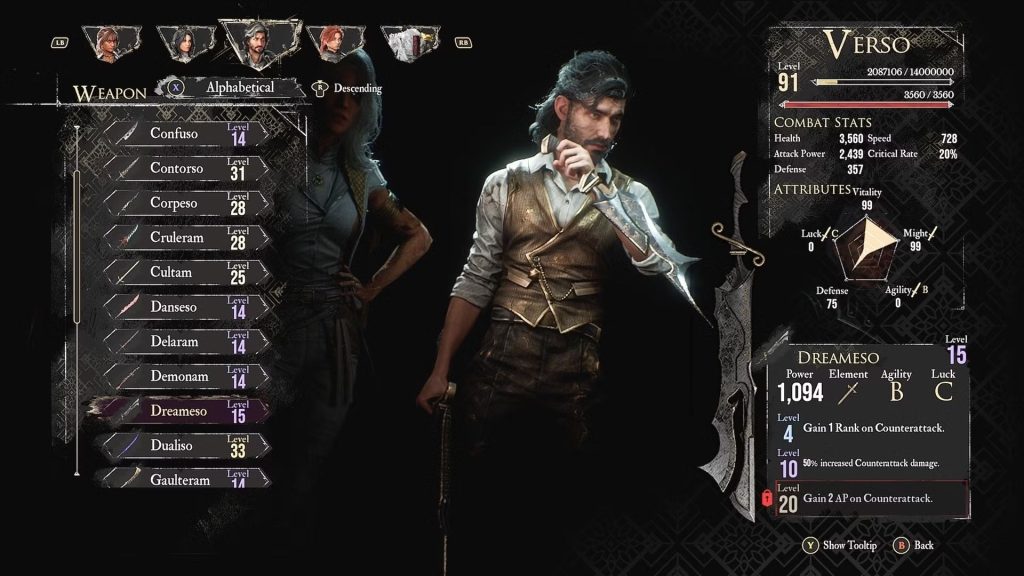Select Verso's bearded character portrait
1024x576 pixels.
pos(257,42)
